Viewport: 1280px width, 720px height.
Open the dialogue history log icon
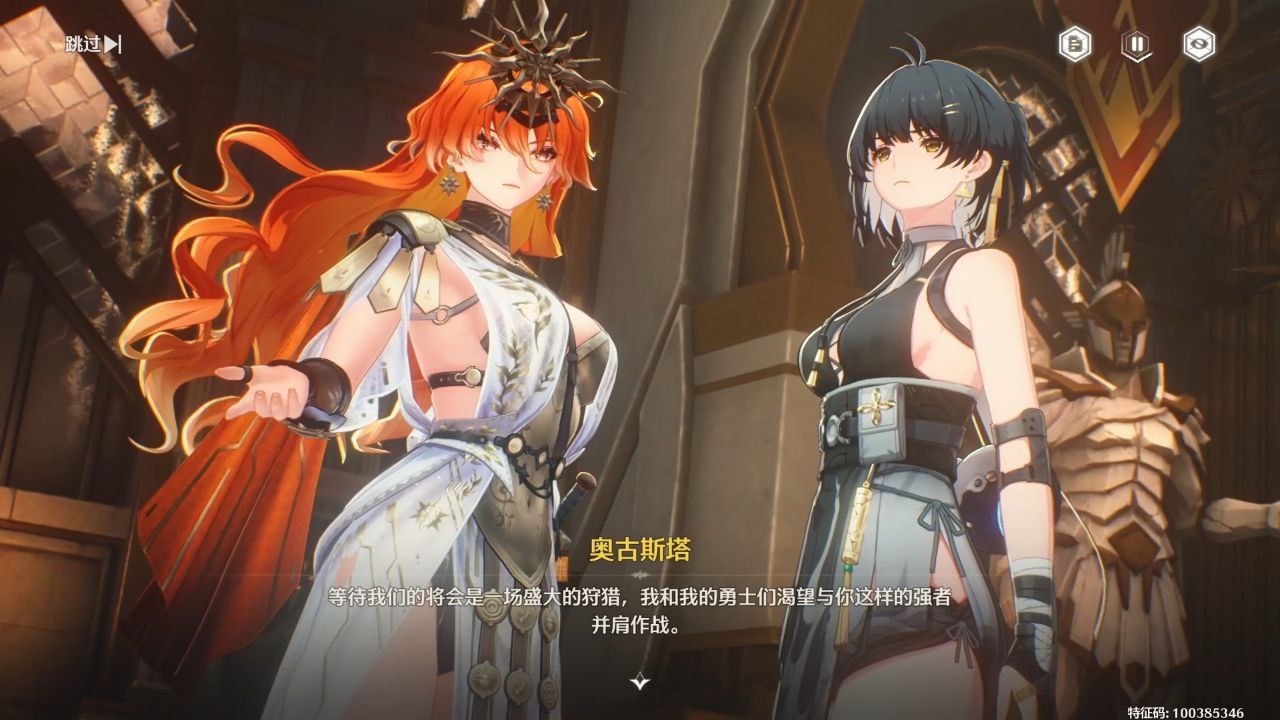click(1075, 44)
